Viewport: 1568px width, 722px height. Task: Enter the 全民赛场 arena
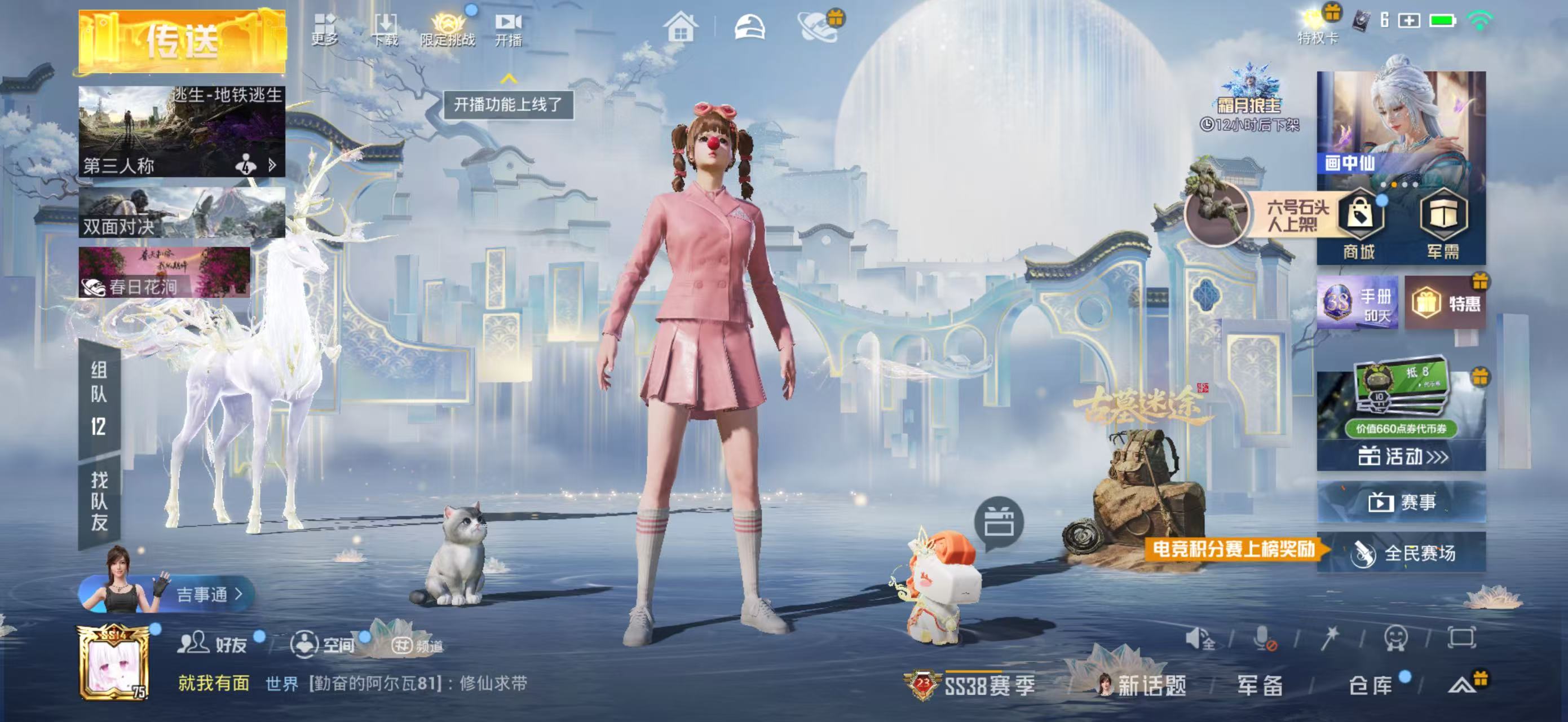click(1401, 553)
